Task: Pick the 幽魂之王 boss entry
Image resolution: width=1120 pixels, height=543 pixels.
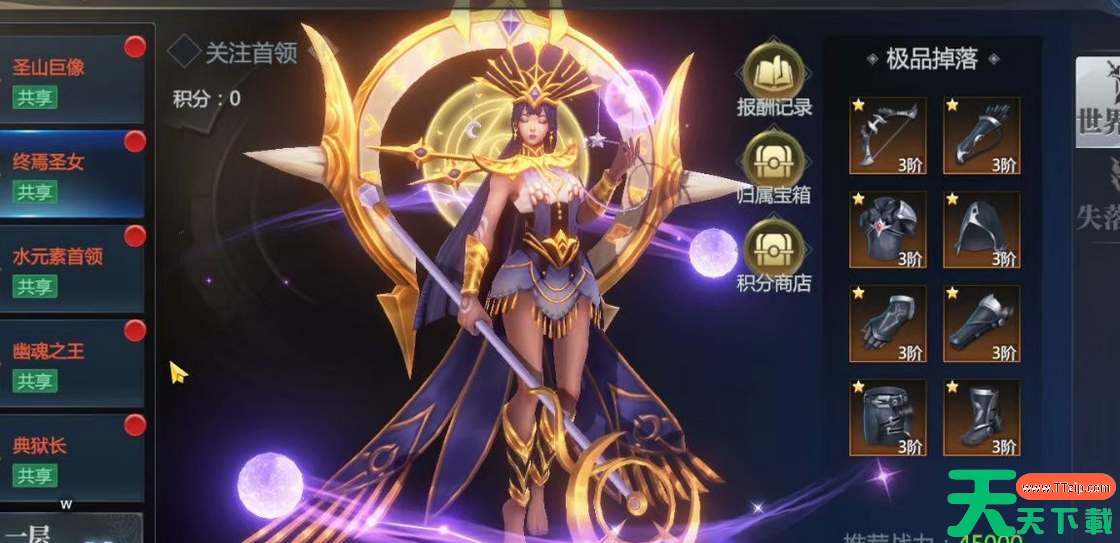Action: coord(72,363)
